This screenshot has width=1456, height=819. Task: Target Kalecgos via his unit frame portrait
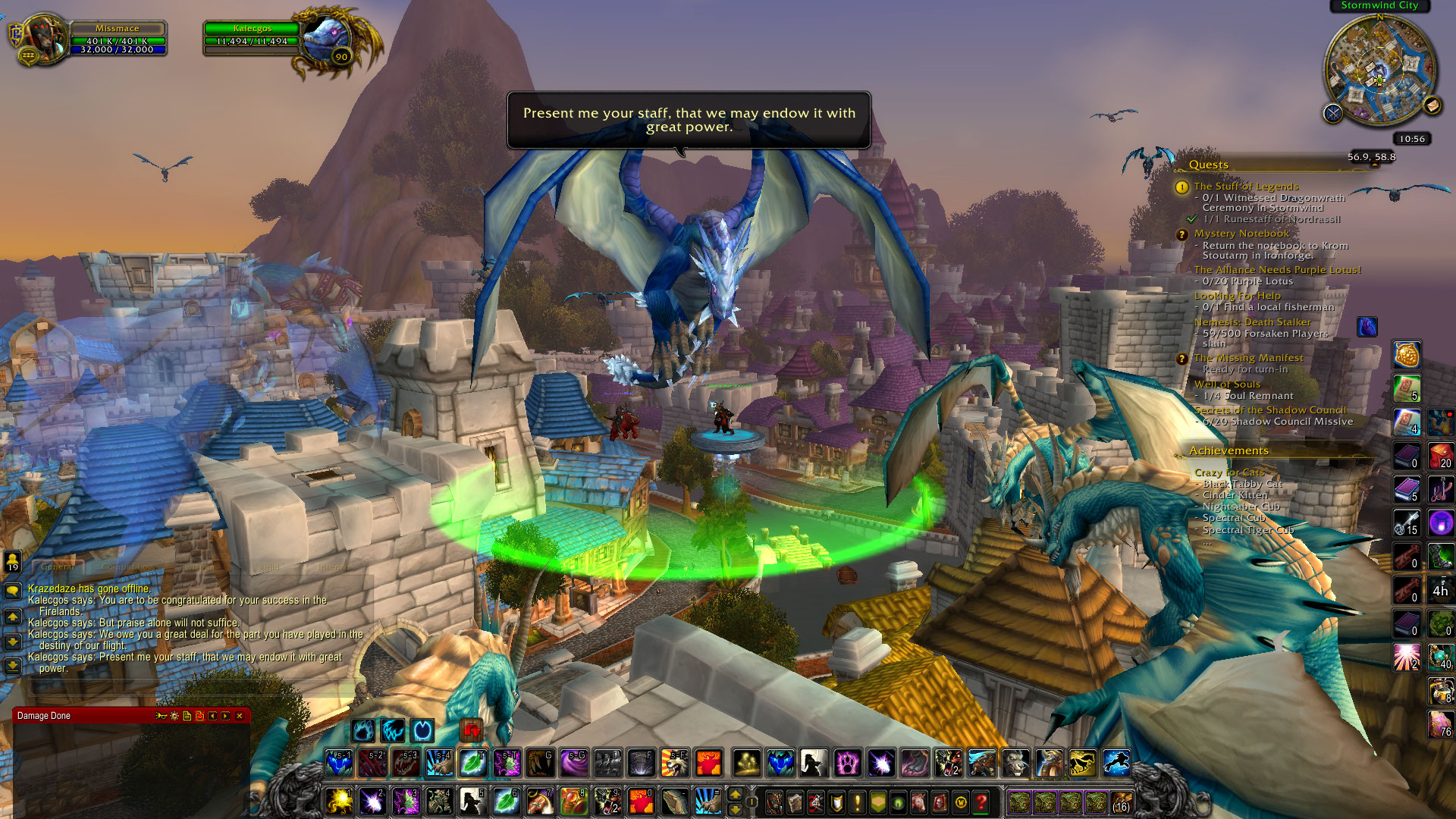click(327, 39)
